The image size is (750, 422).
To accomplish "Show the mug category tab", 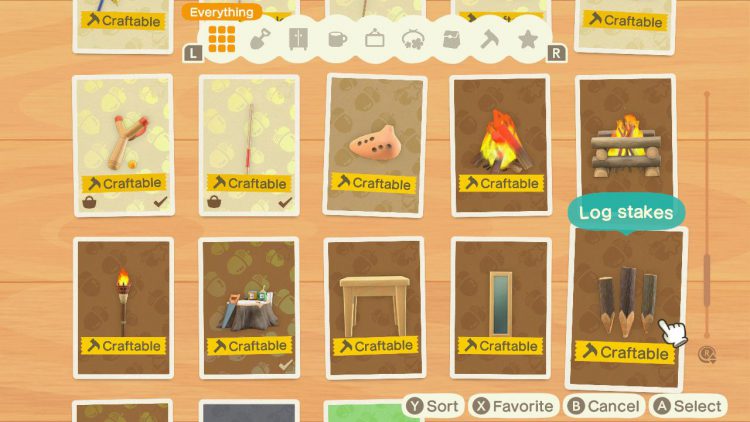I will coord(337,40).
